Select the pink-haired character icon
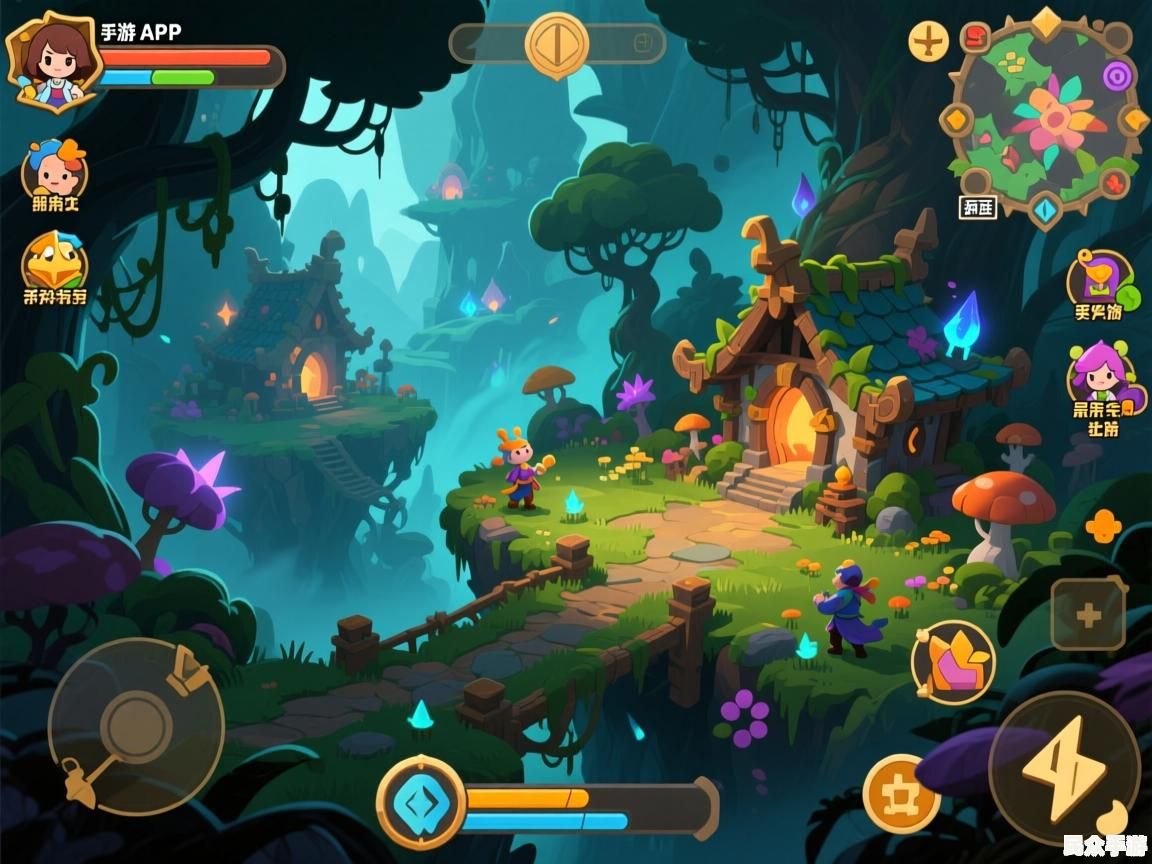1152x864 pixels. (x=1100, y=372)
